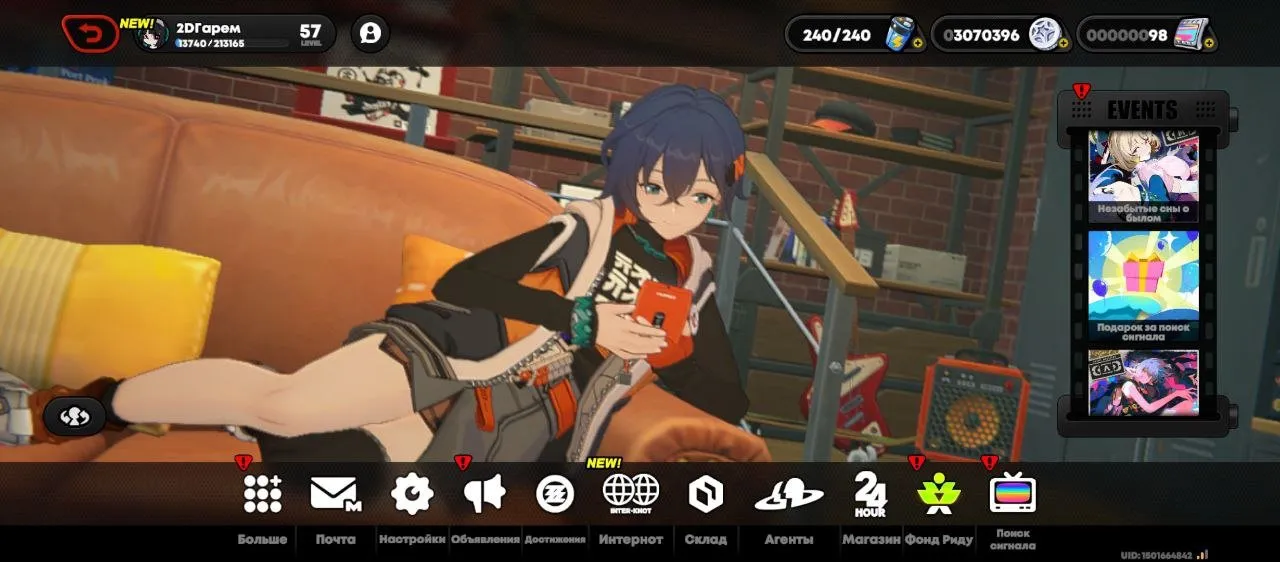Open the Агенты agents menu

click(789, 494)
